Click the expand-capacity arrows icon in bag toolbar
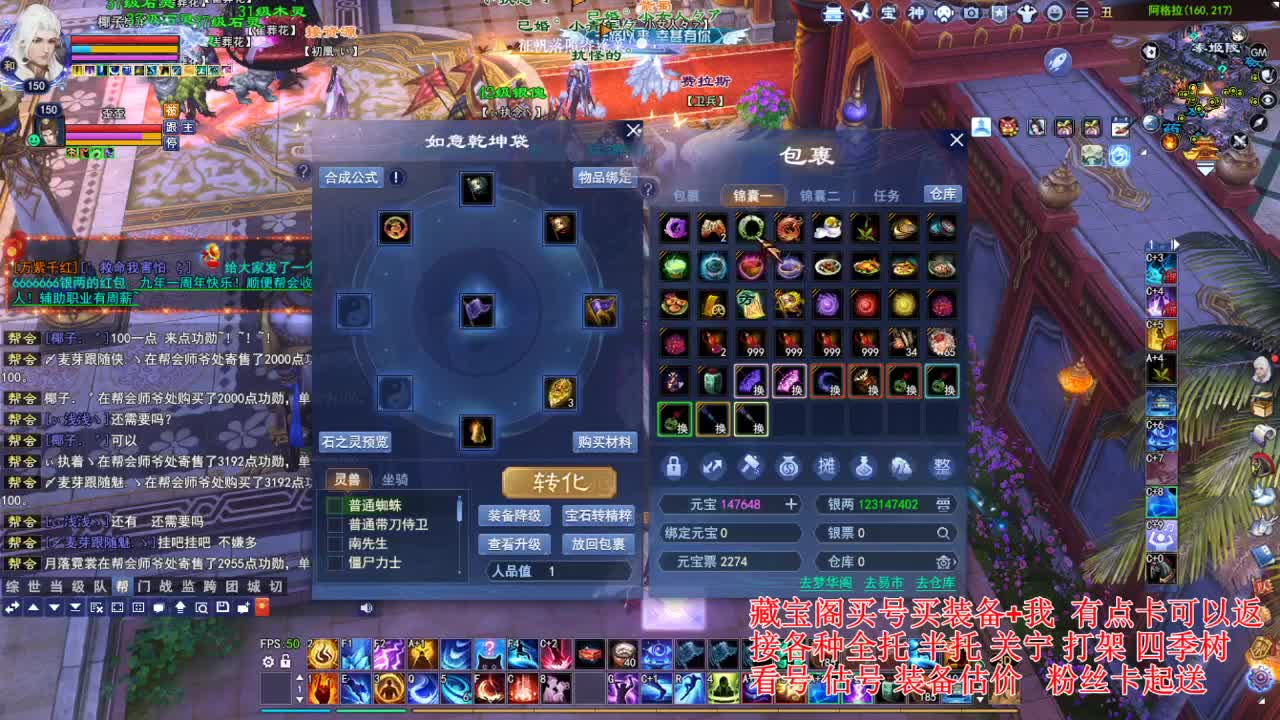This screenshot has height=720, width=1280. pos(713,467)
